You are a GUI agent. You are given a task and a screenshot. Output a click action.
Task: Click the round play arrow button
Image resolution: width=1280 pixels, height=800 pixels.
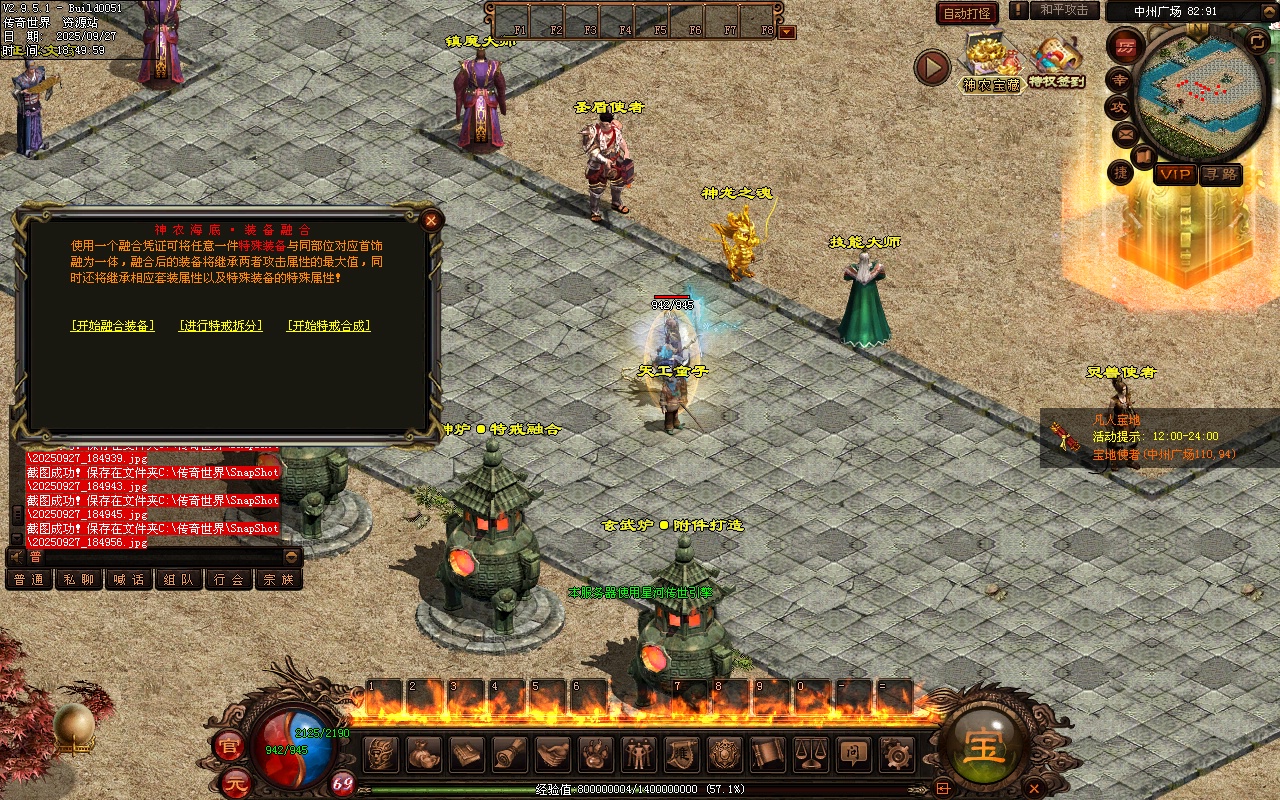coord(932,67)
